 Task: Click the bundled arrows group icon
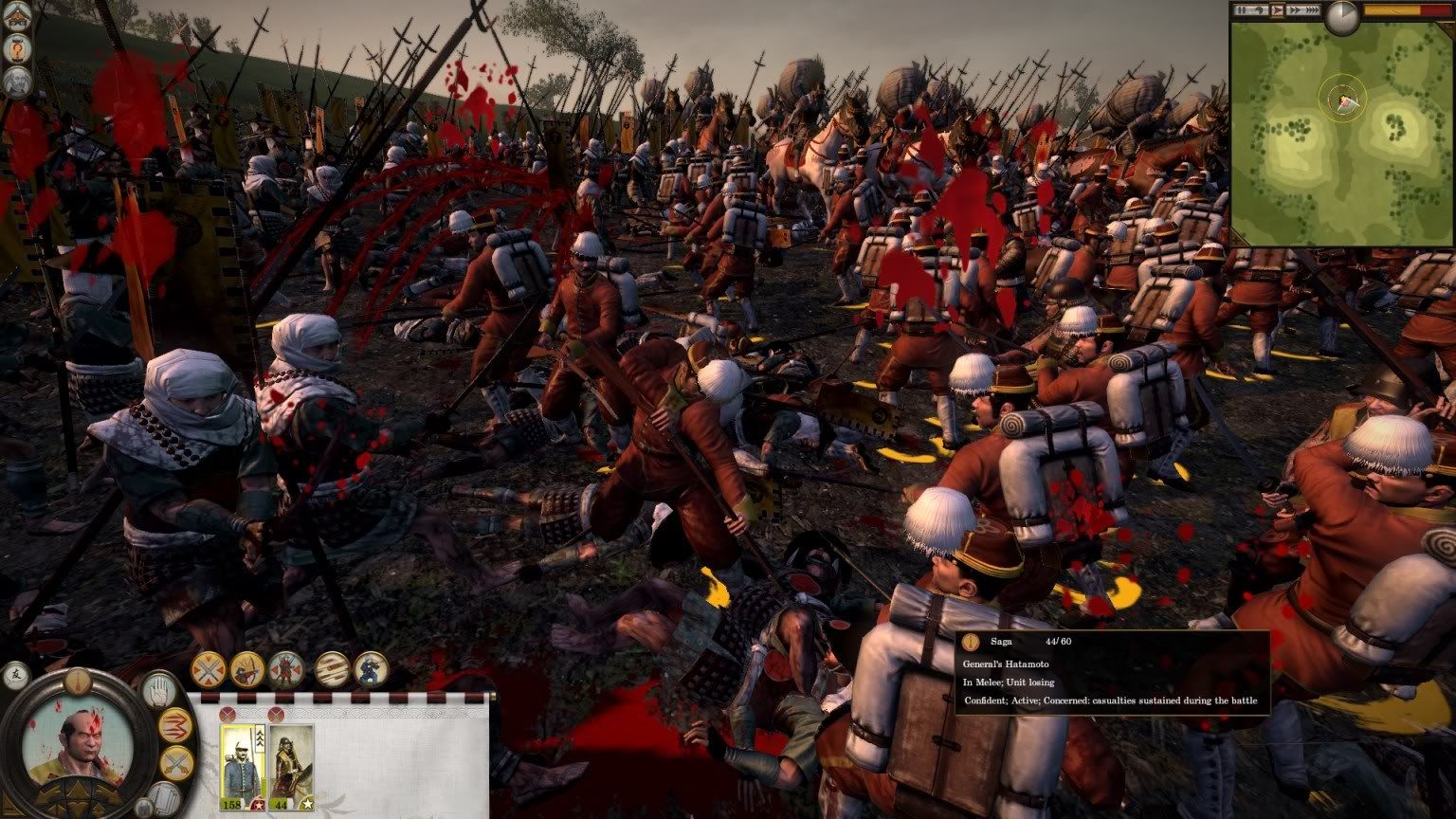point(332,669)
